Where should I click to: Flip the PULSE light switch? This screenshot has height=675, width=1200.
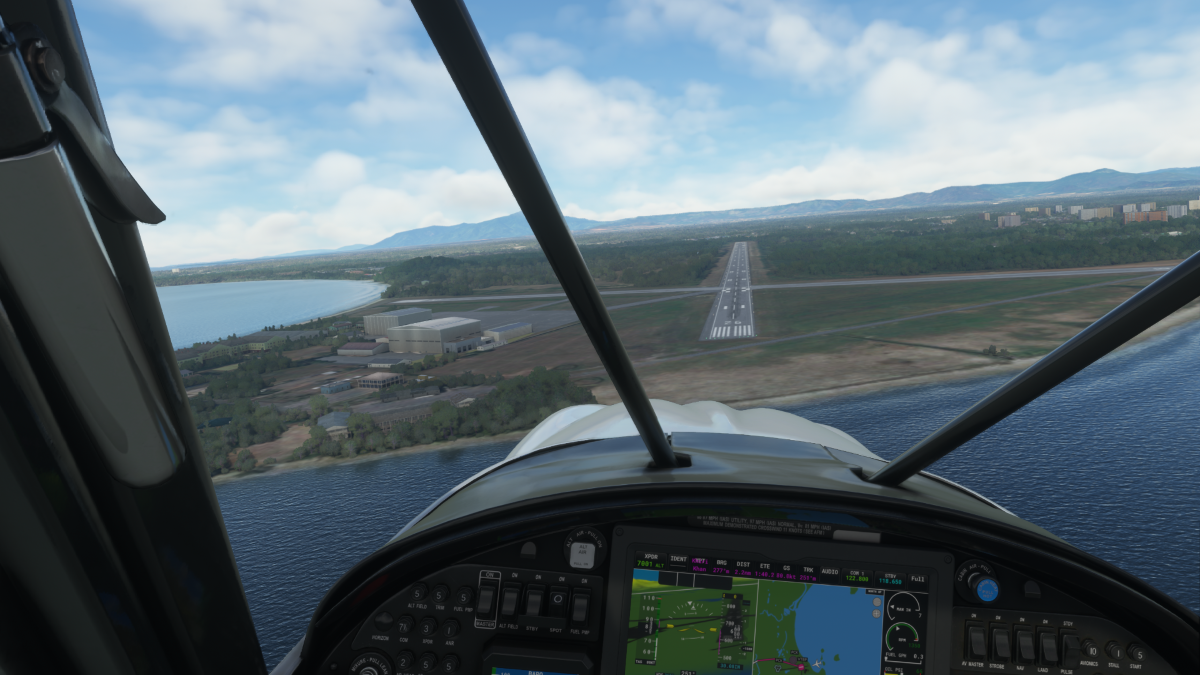click(x=1071, y=649)
